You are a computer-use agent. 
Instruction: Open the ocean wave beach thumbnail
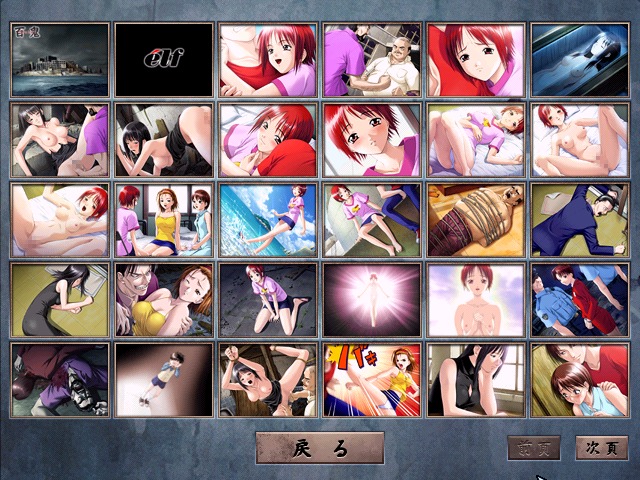point(267,219)
